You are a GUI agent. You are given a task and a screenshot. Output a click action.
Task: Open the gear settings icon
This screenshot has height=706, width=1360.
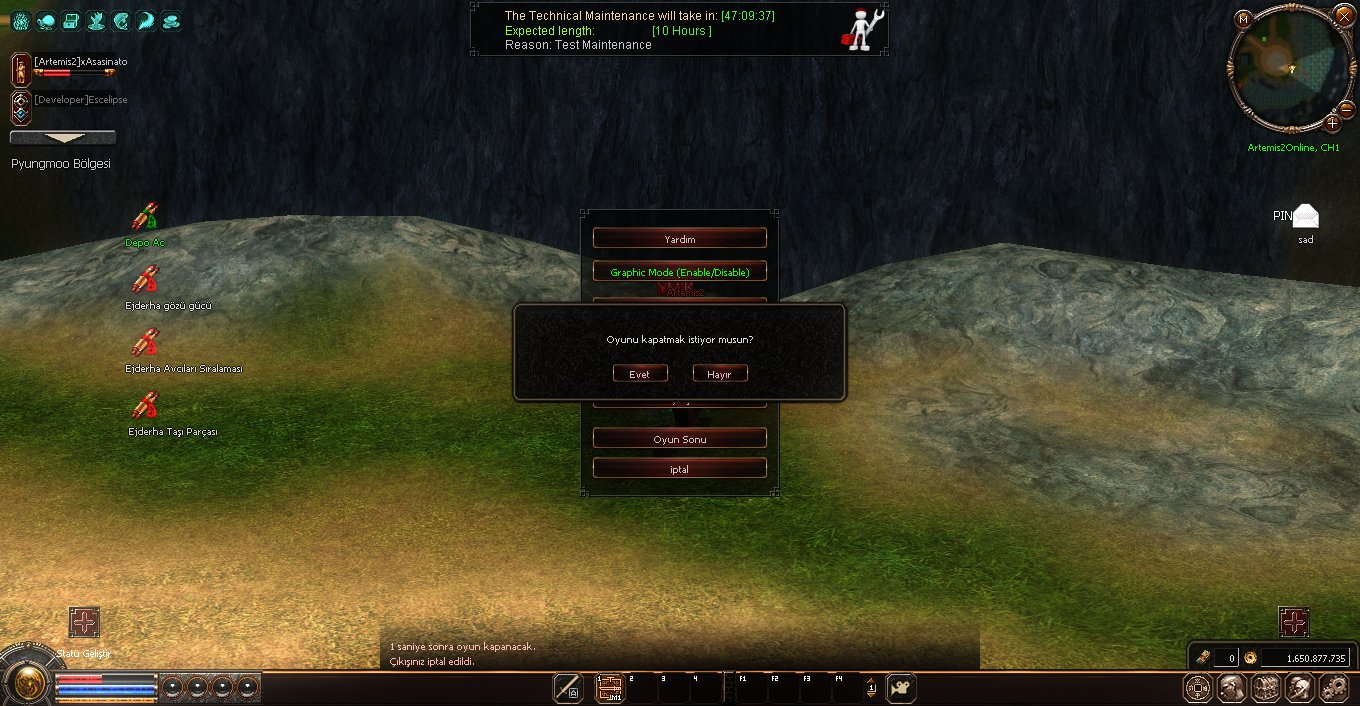pos(1335,687)
